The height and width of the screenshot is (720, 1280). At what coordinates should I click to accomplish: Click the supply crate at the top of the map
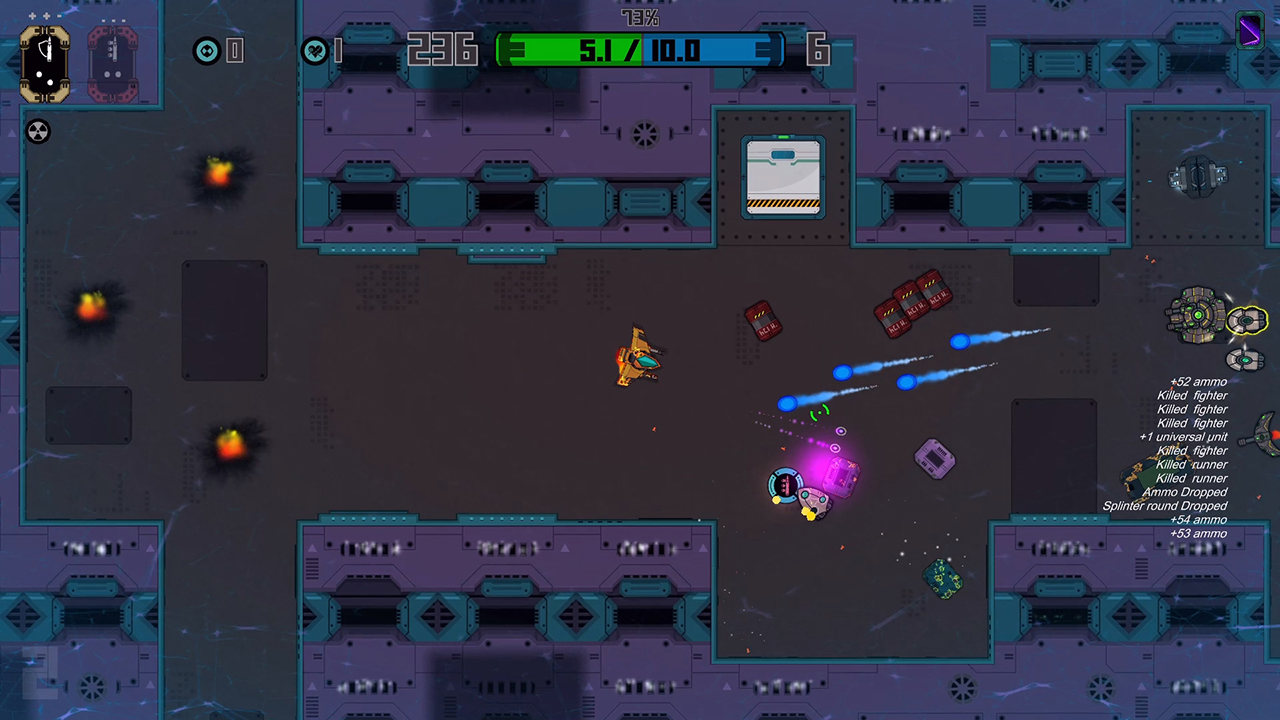(784, 177)
